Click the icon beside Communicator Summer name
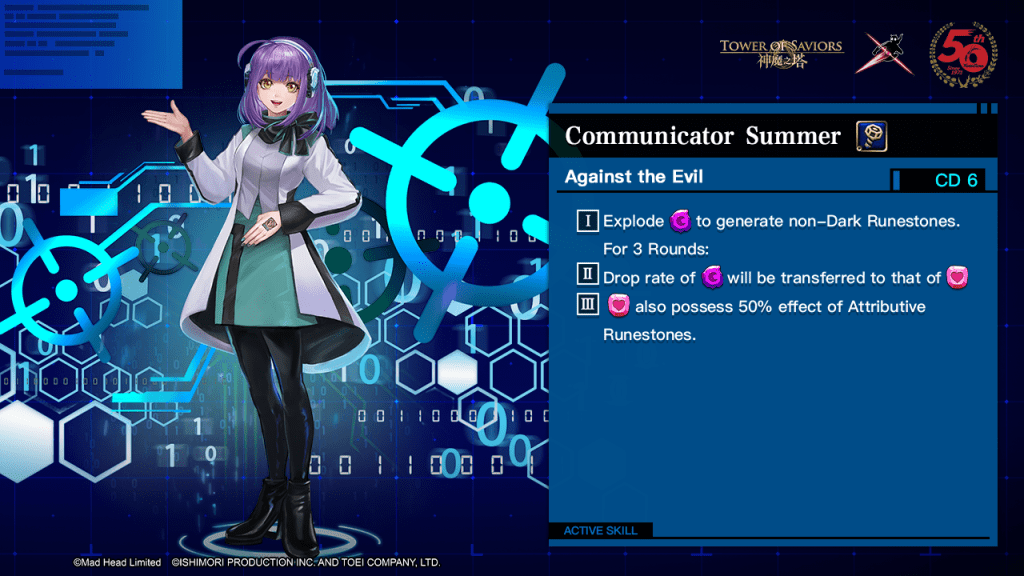 [872, 136]
